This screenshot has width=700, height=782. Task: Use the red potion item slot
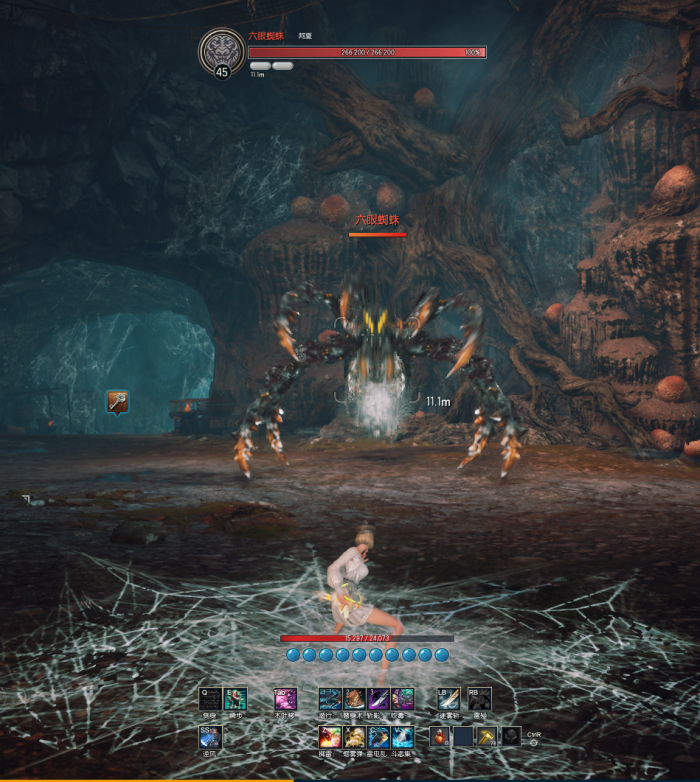440,737
